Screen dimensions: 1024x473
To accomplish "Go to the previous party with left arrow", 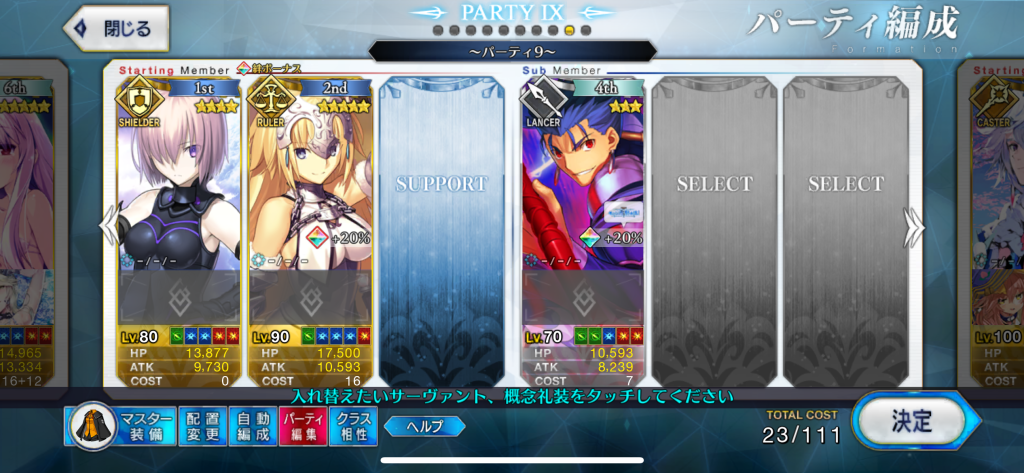I will [x=109, y=228].
